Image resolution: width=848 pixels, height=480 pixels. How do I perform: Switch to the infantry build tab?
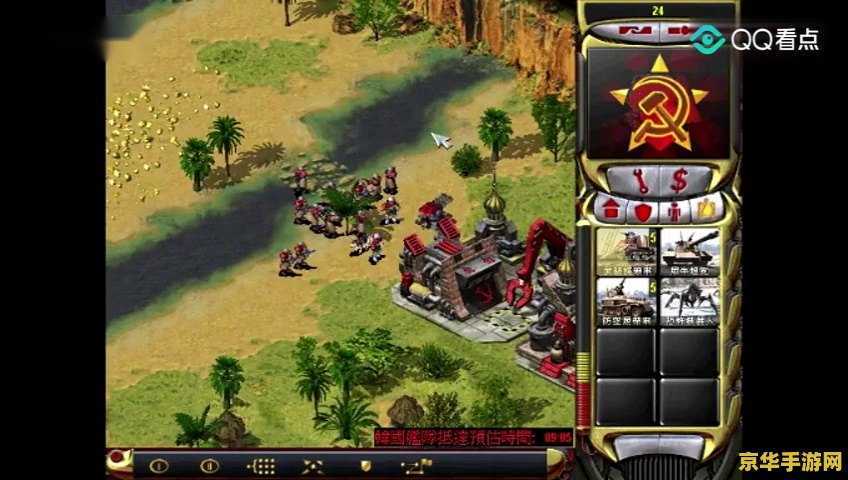[676, 211]
